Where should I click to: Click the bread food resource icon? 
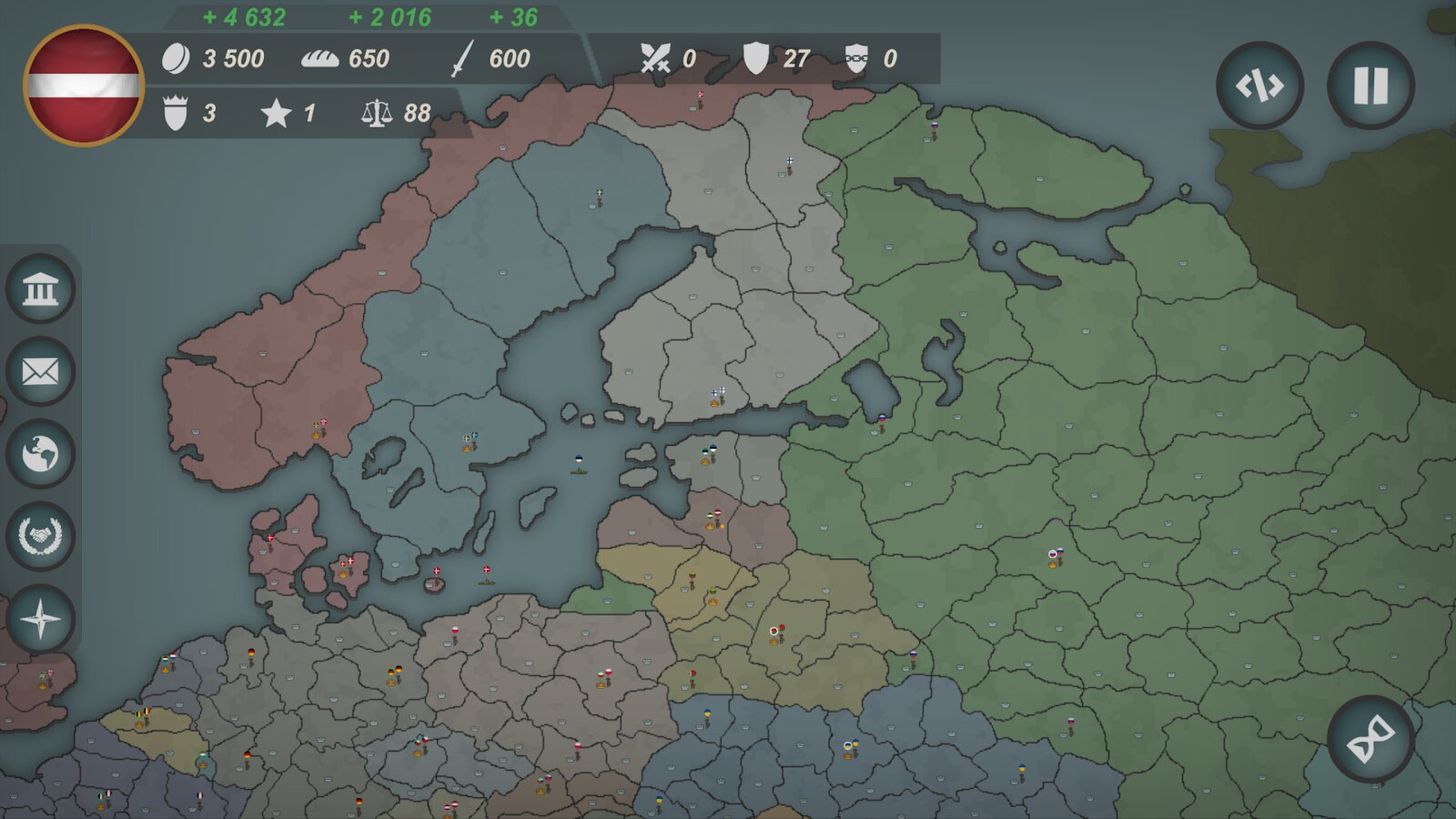coord(319,60)
